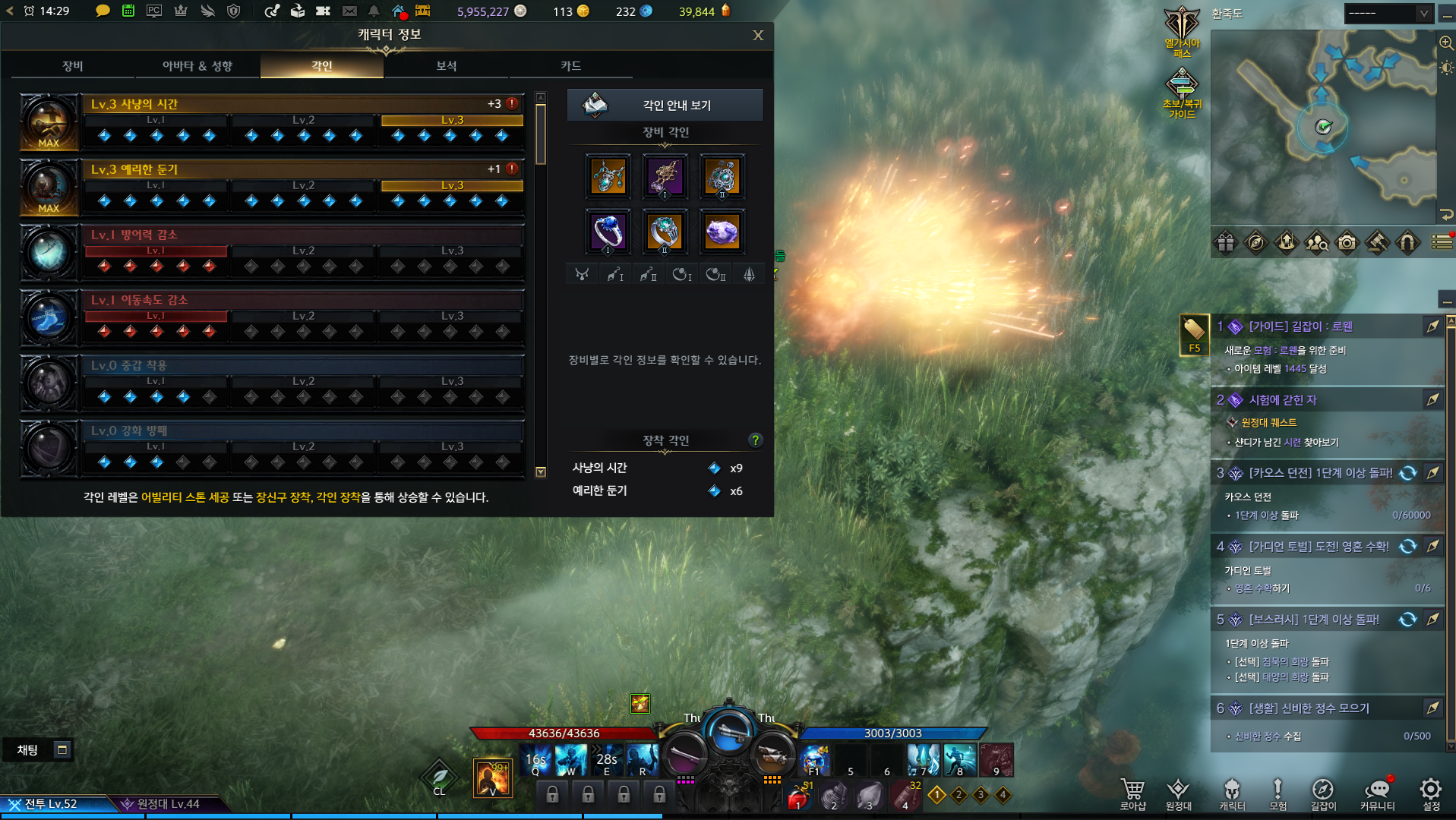The height and width of the screenshot is (820, 1456).
Task: Open the 커뮤니티 menu
Action: [1377, 793]
